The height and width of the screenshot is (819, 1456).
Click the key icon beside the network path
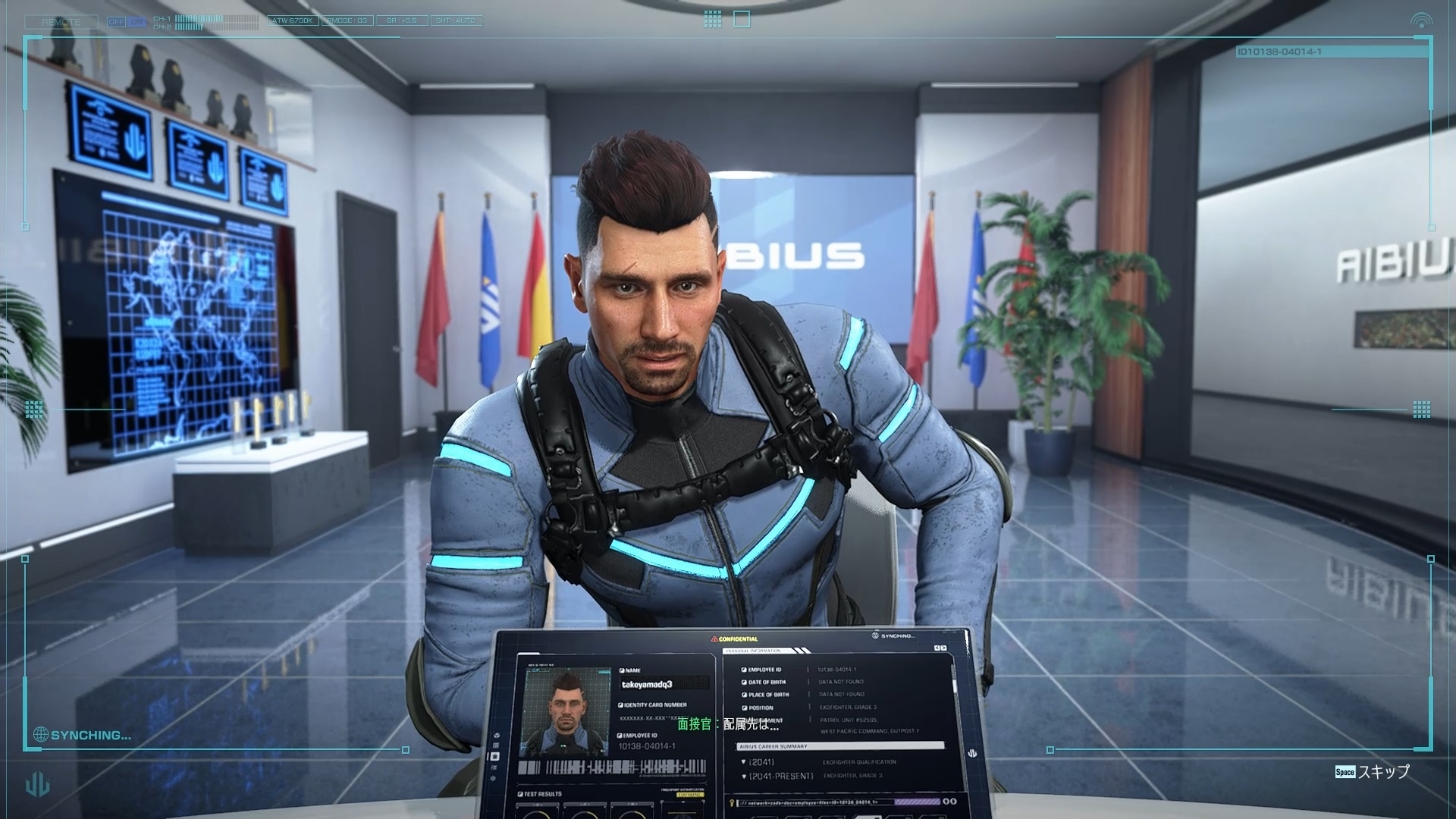(731, 802)
